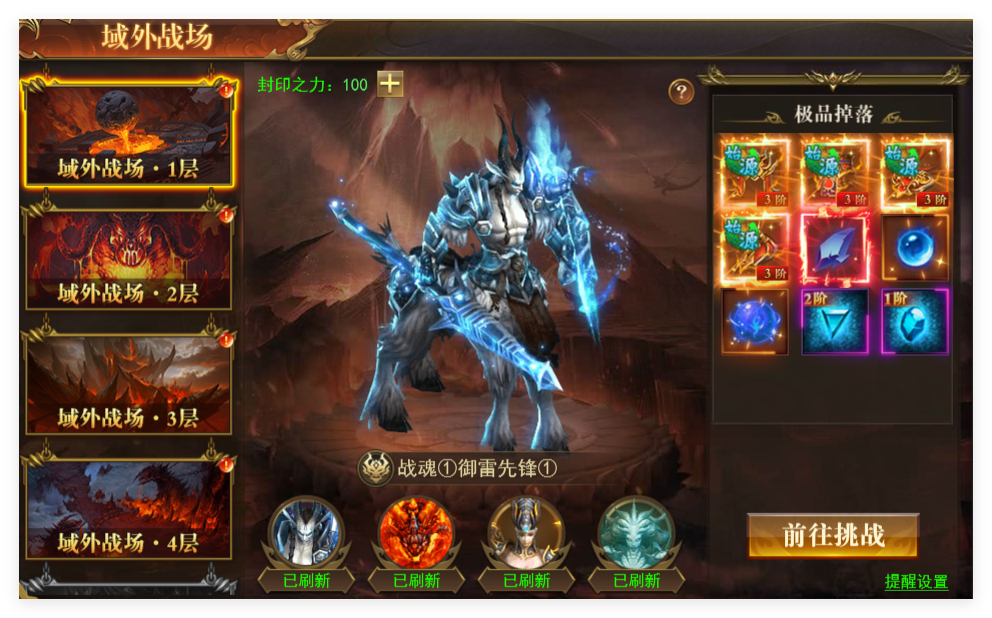Select the blue horned boss portrait
Image resolution: width=992 pixels, height=618 pixels.
click(306, 532)
